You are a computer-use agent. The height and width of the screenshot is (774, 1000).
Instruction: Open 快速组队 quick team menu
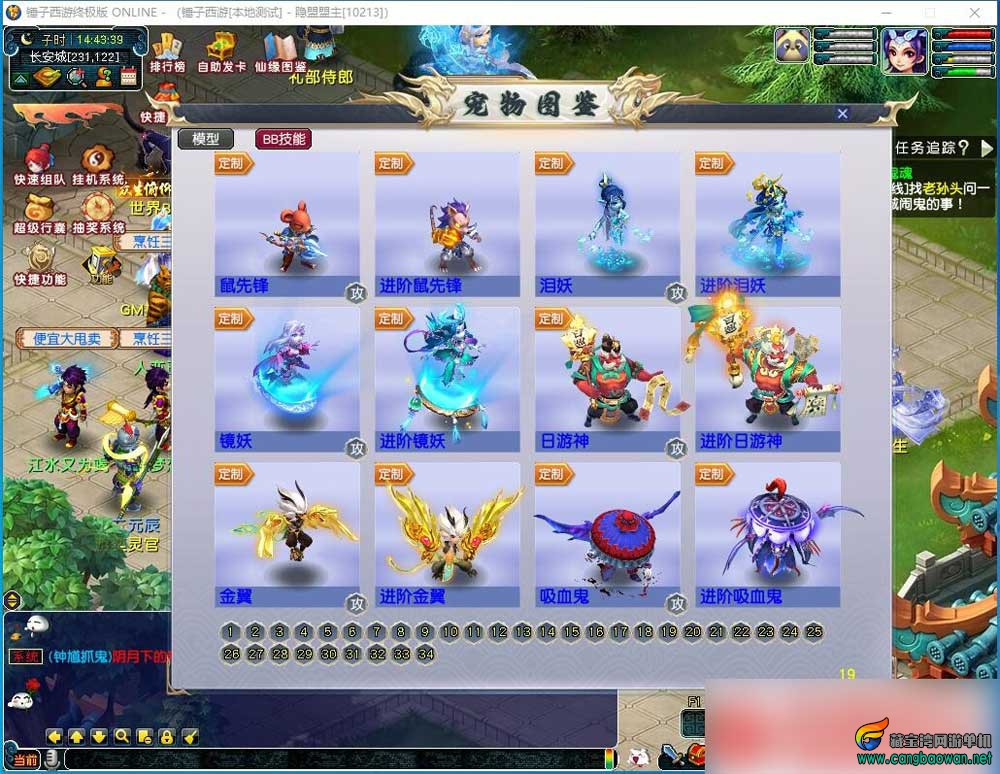(x=40, y=165)
